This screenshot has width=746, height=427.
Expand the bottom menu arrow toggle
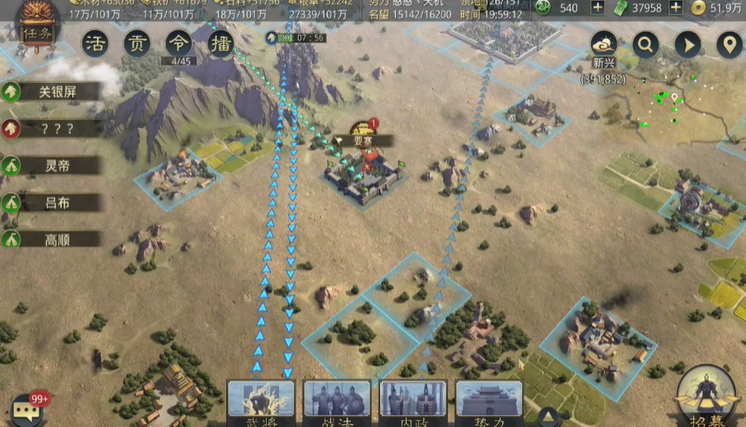coord(548,415)
